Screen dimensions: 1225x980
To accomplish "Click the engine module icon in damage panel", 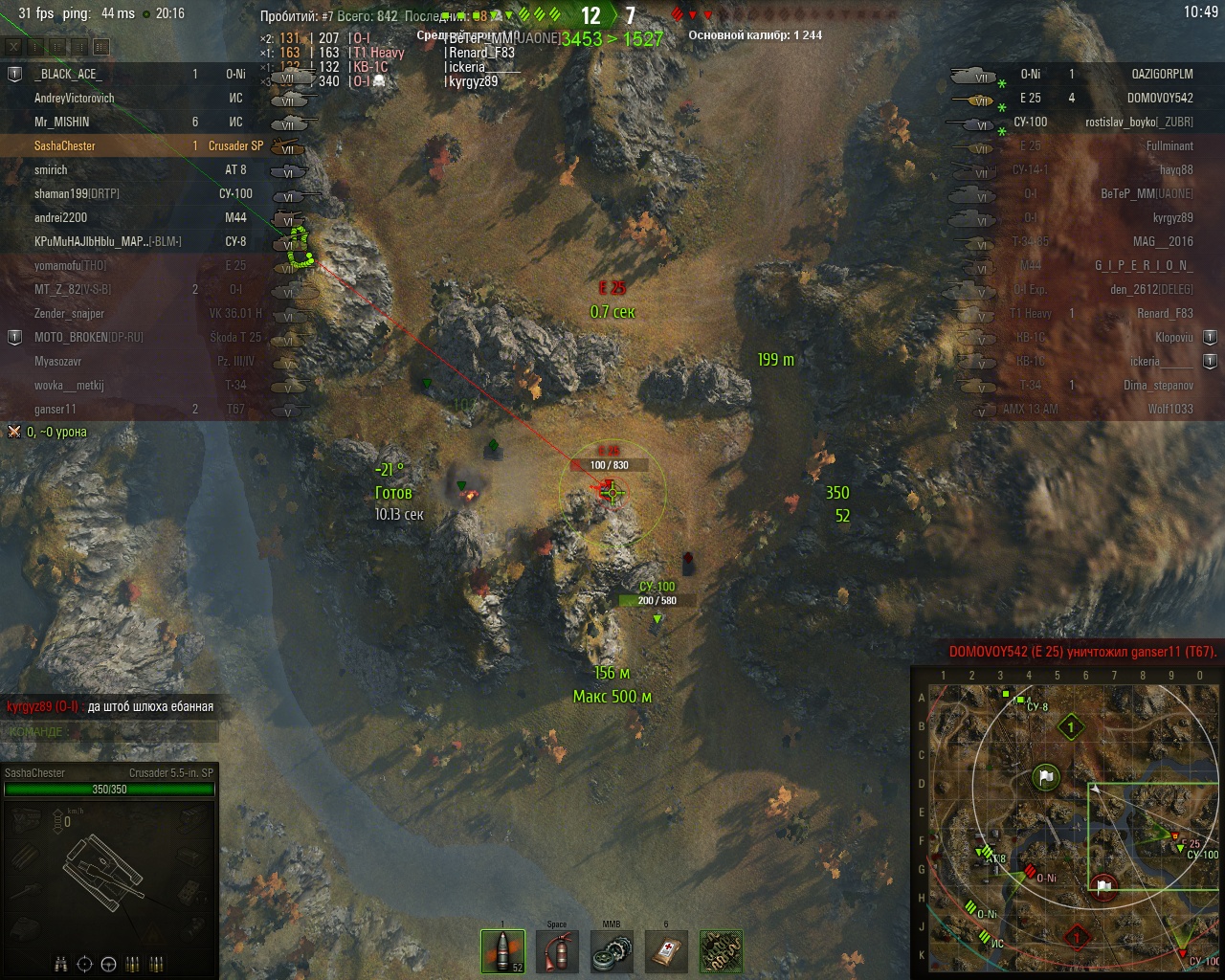I will [x=26, y=820].
